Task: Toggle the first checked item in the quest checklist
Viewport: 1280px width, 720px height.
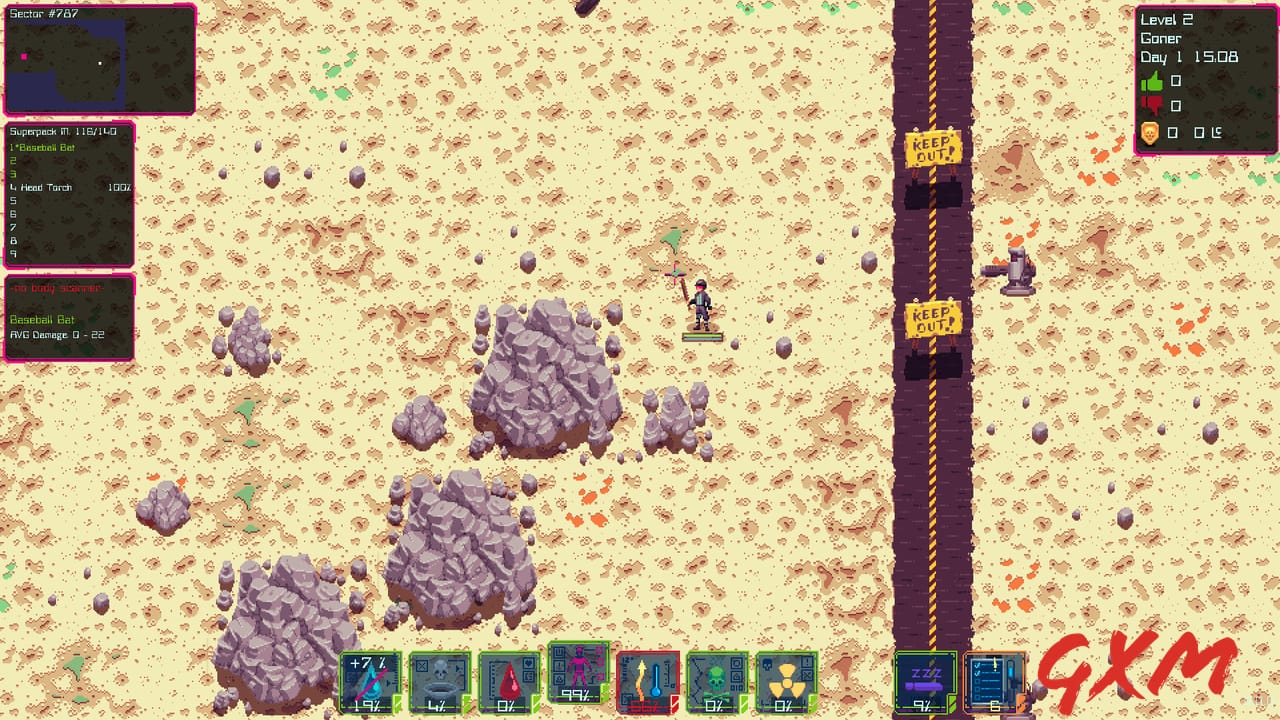Action: point(978,665)
